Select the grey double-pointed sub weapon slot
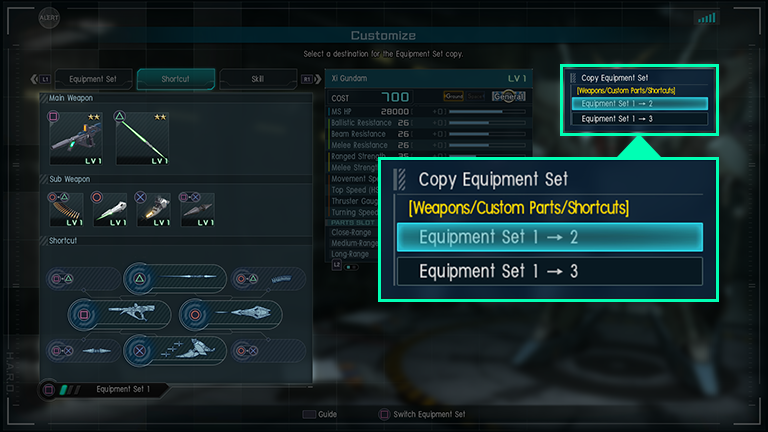The width and height of the screenshot is (768, 432). [x=197, y=209]
